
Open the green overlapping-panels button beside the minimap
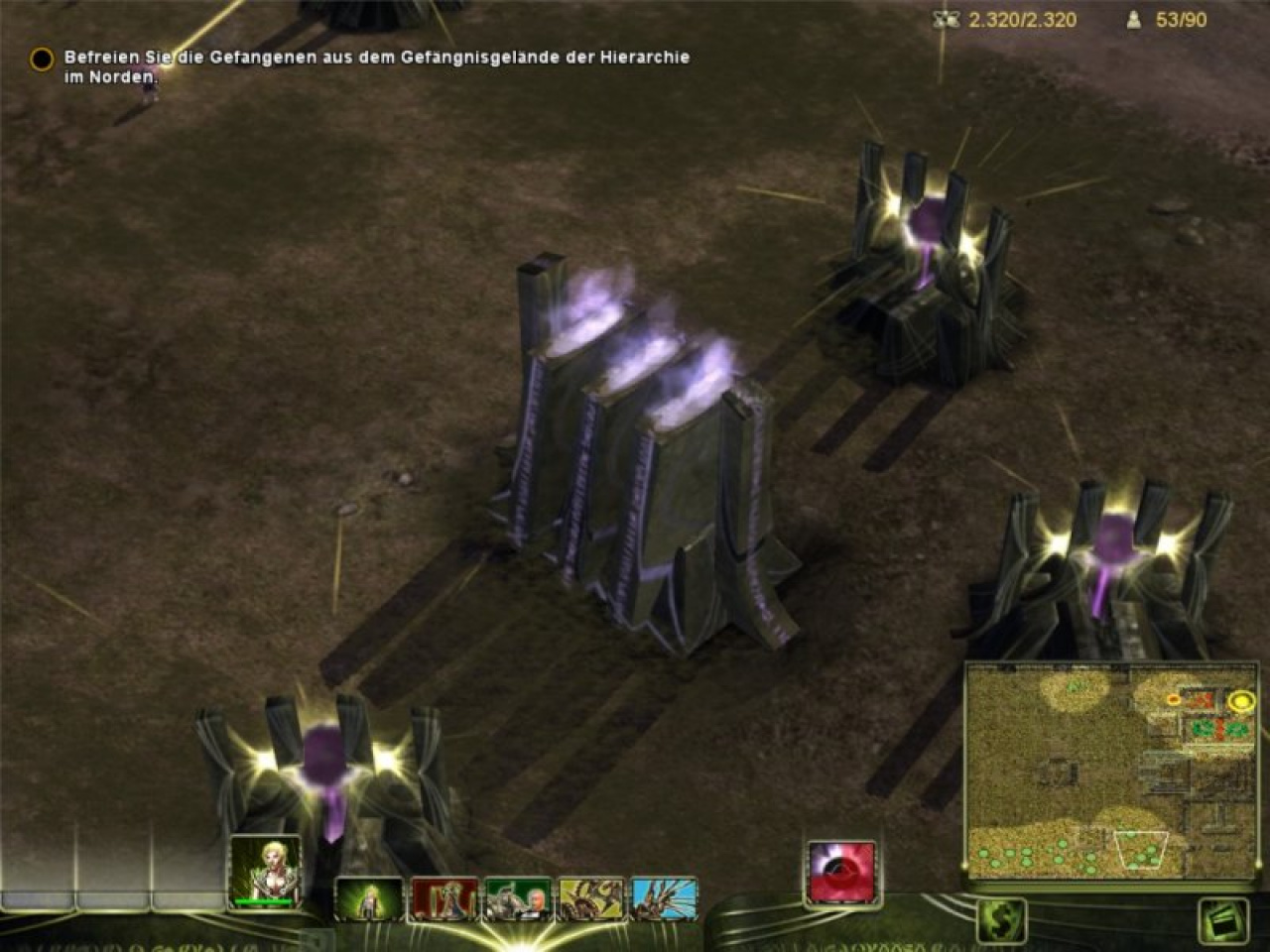1221,920
